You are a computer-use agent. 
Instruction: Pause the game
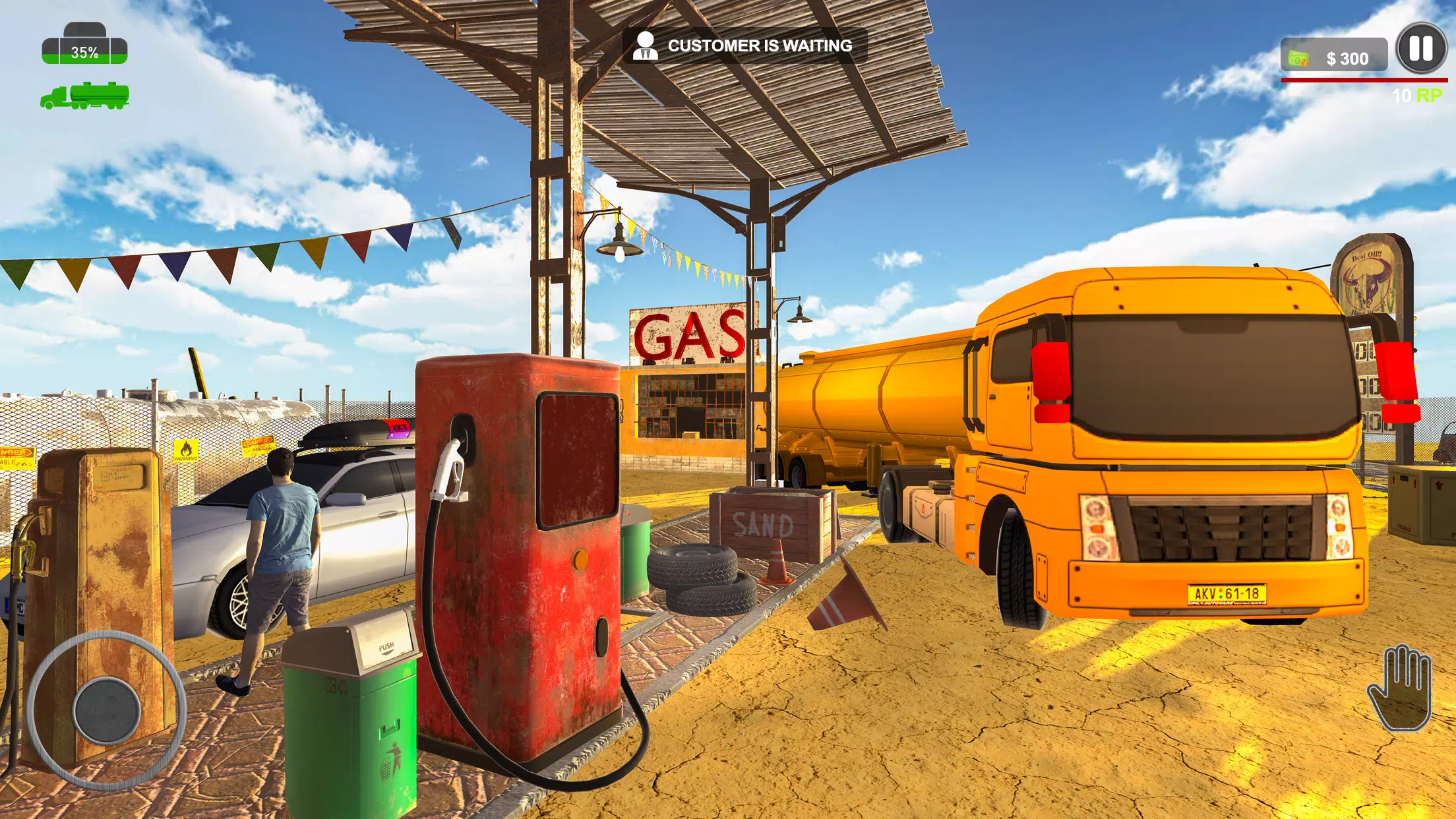(x=1421, y=49)
